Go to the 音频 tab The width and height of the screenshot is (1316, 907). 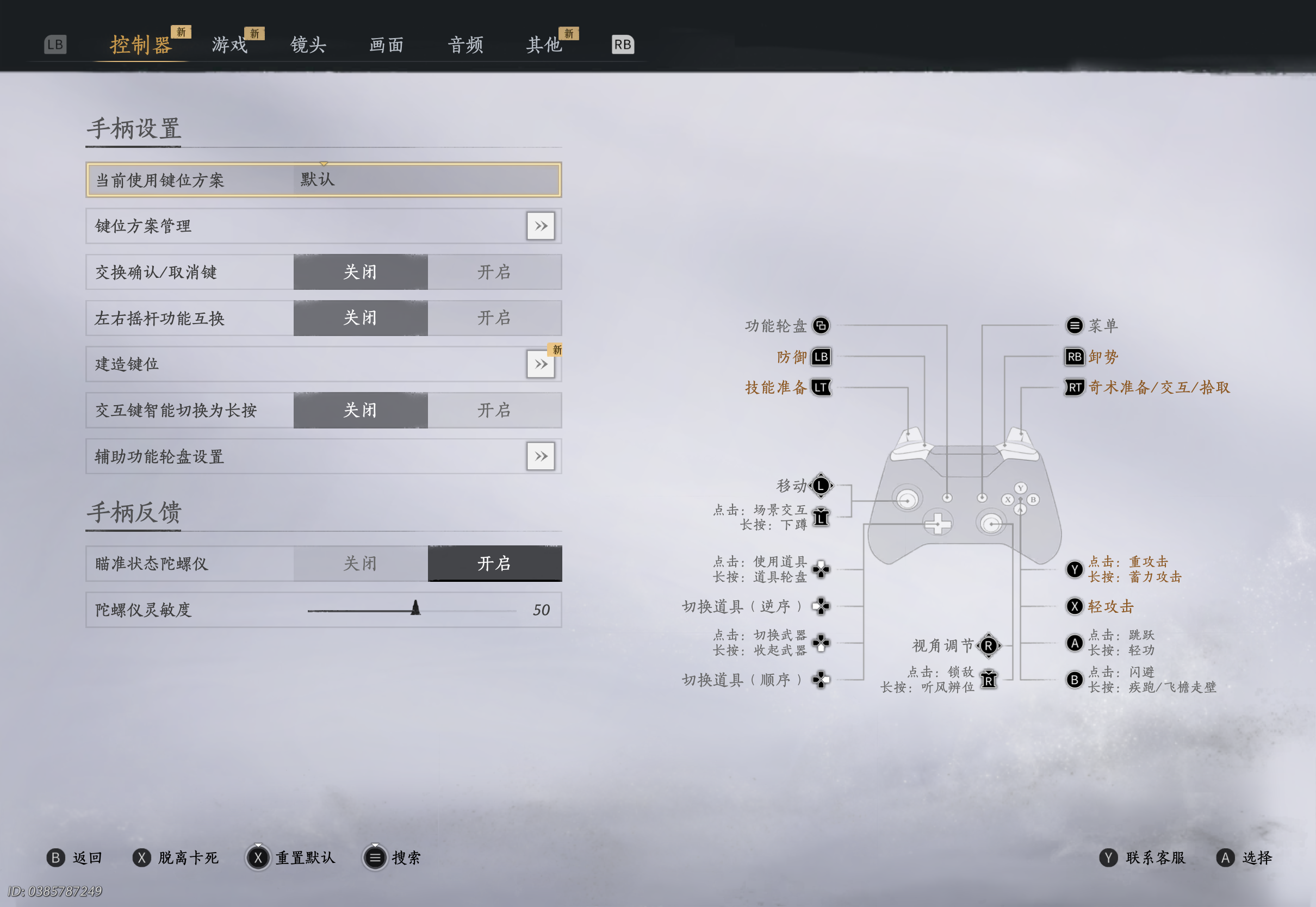(x=465, y=45)
